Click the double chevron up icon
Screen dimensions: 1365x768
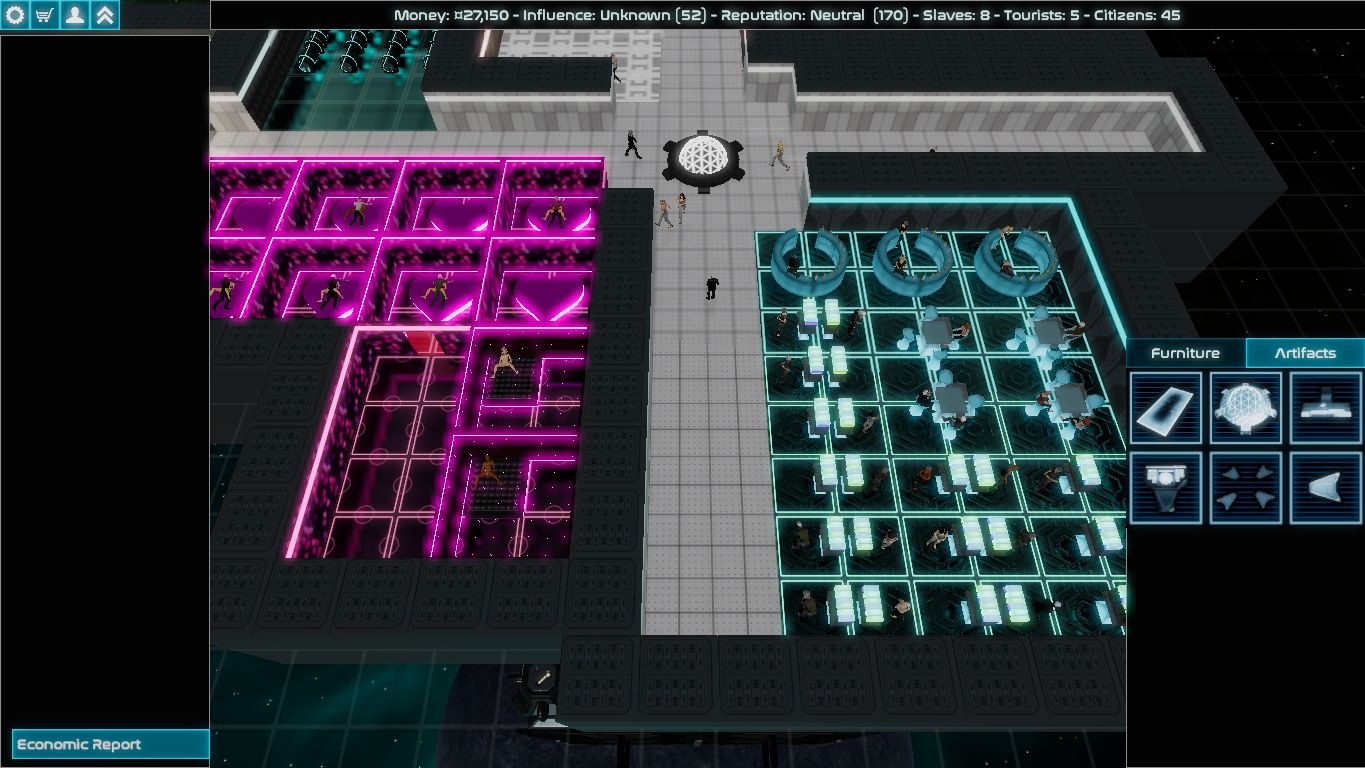pyautogui.click(x=105, y=15)
